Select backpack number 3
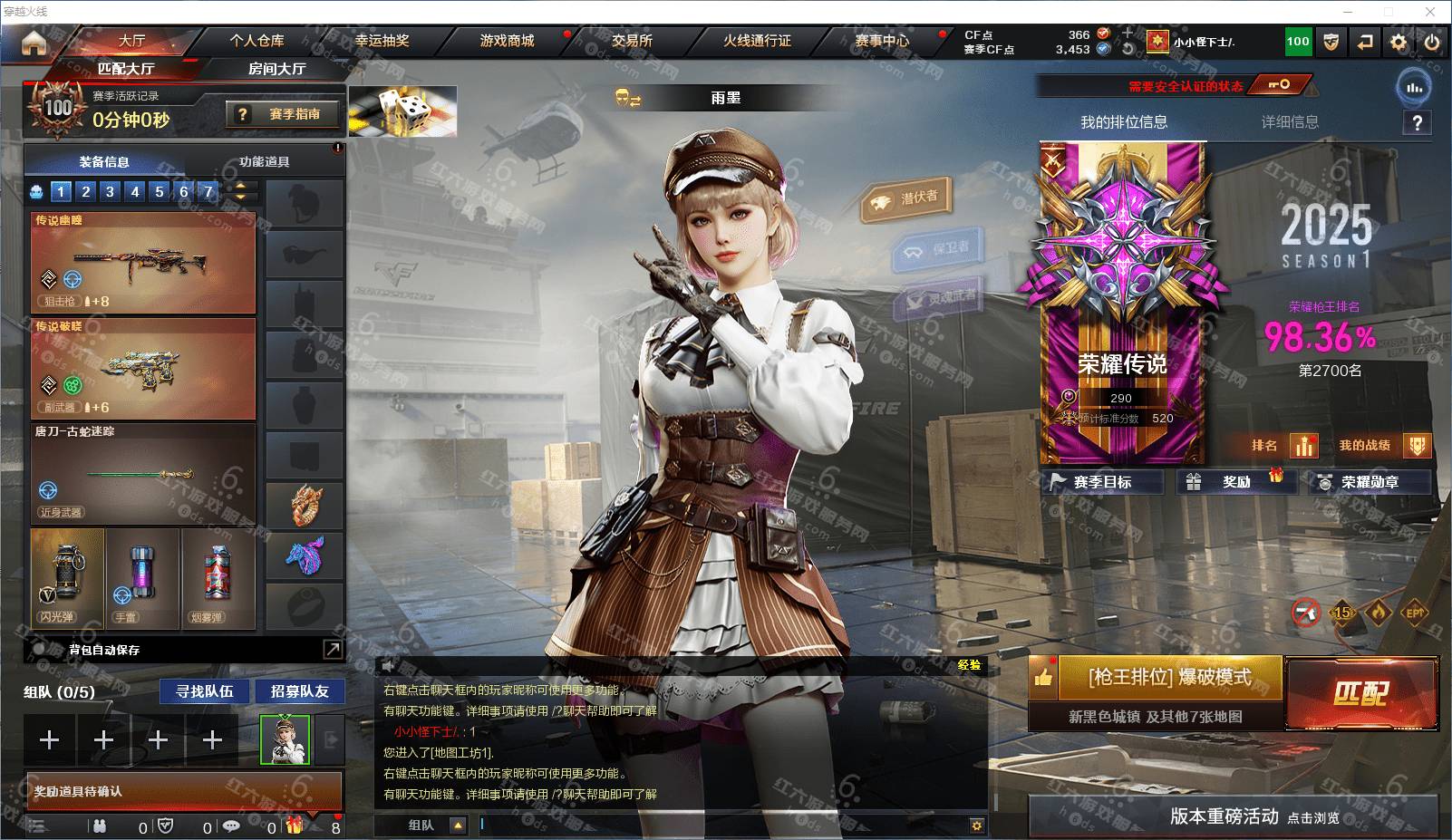The width and height of the screenshot is (1452, 840). (x=110, y=191)
